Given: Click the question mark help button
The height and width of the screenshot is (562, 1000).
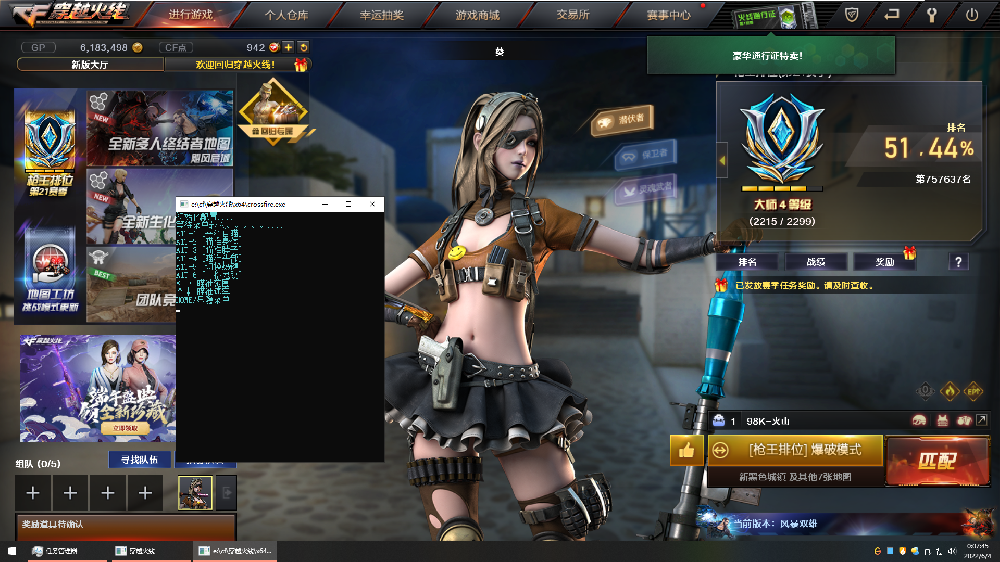Looking at the screenshot, I should 959,262.
